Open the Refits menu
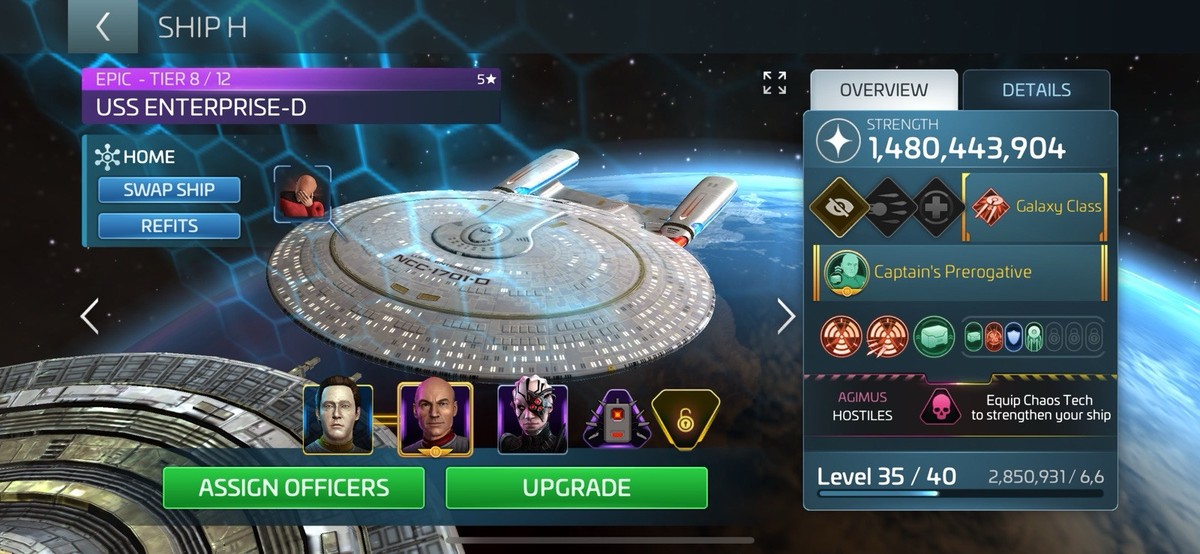The height and width of the screenshot is (554, 1200). [169, 226]
